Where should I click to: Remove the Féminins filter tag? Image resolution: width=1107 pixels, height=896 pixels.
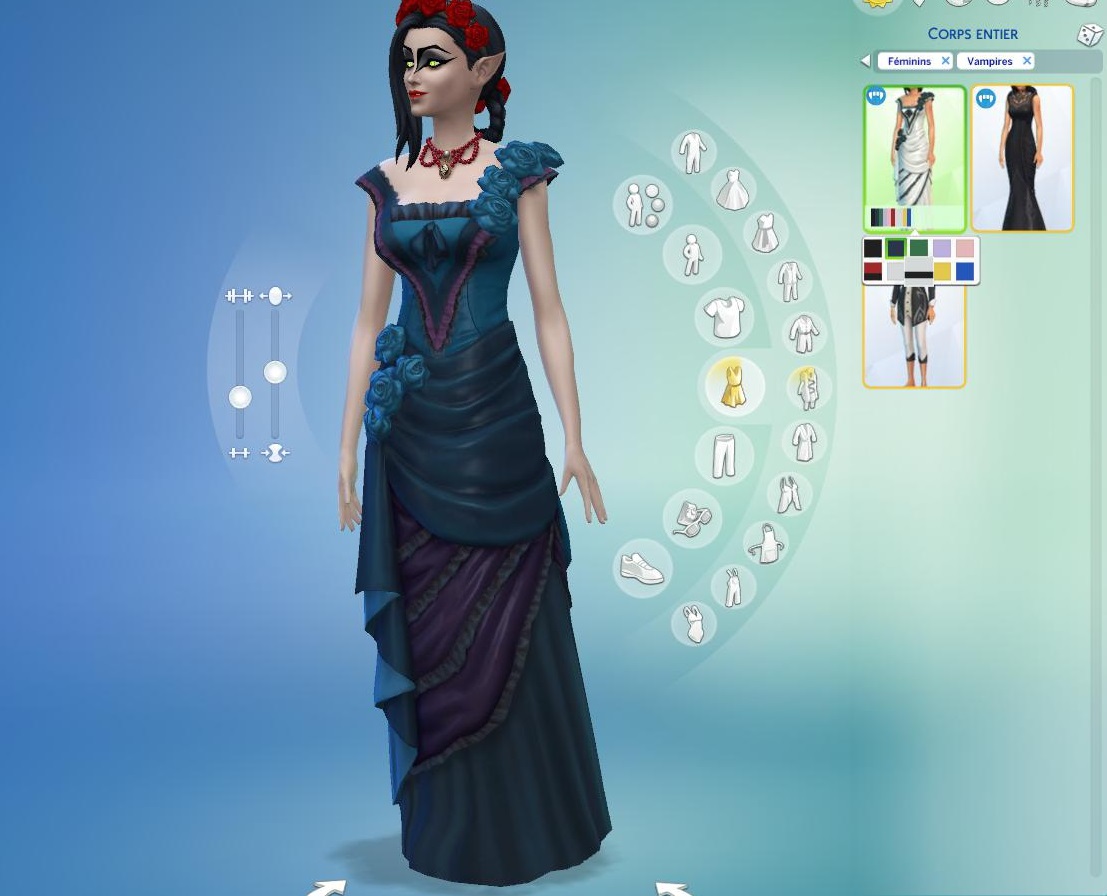click(x=945, y=62)
